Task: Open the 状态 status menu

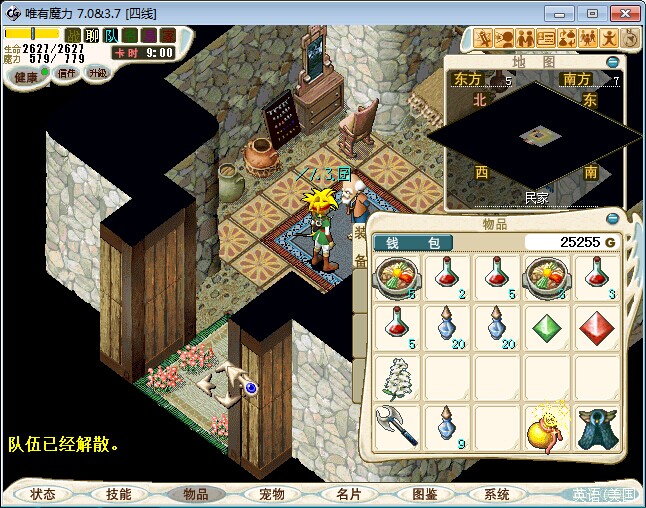Action: pos(43,494)
